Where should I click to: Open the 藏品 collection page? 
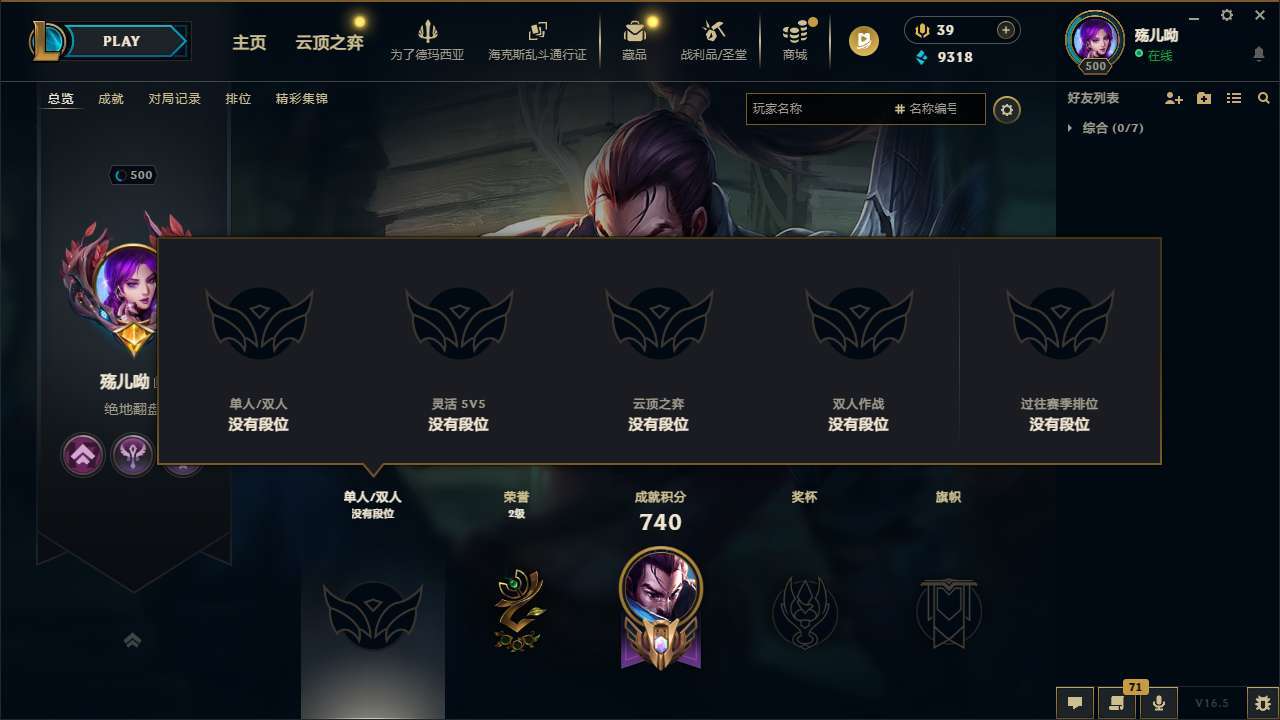coord(635,40)
